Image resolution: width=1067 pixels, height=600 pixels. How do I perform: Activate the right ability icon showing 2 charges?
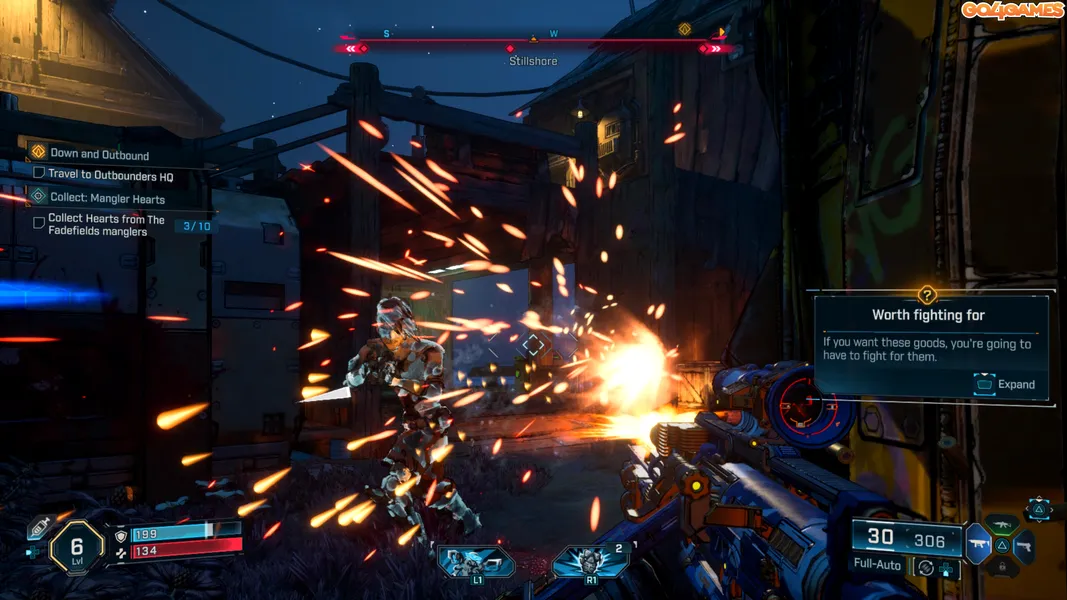[590, 562]
